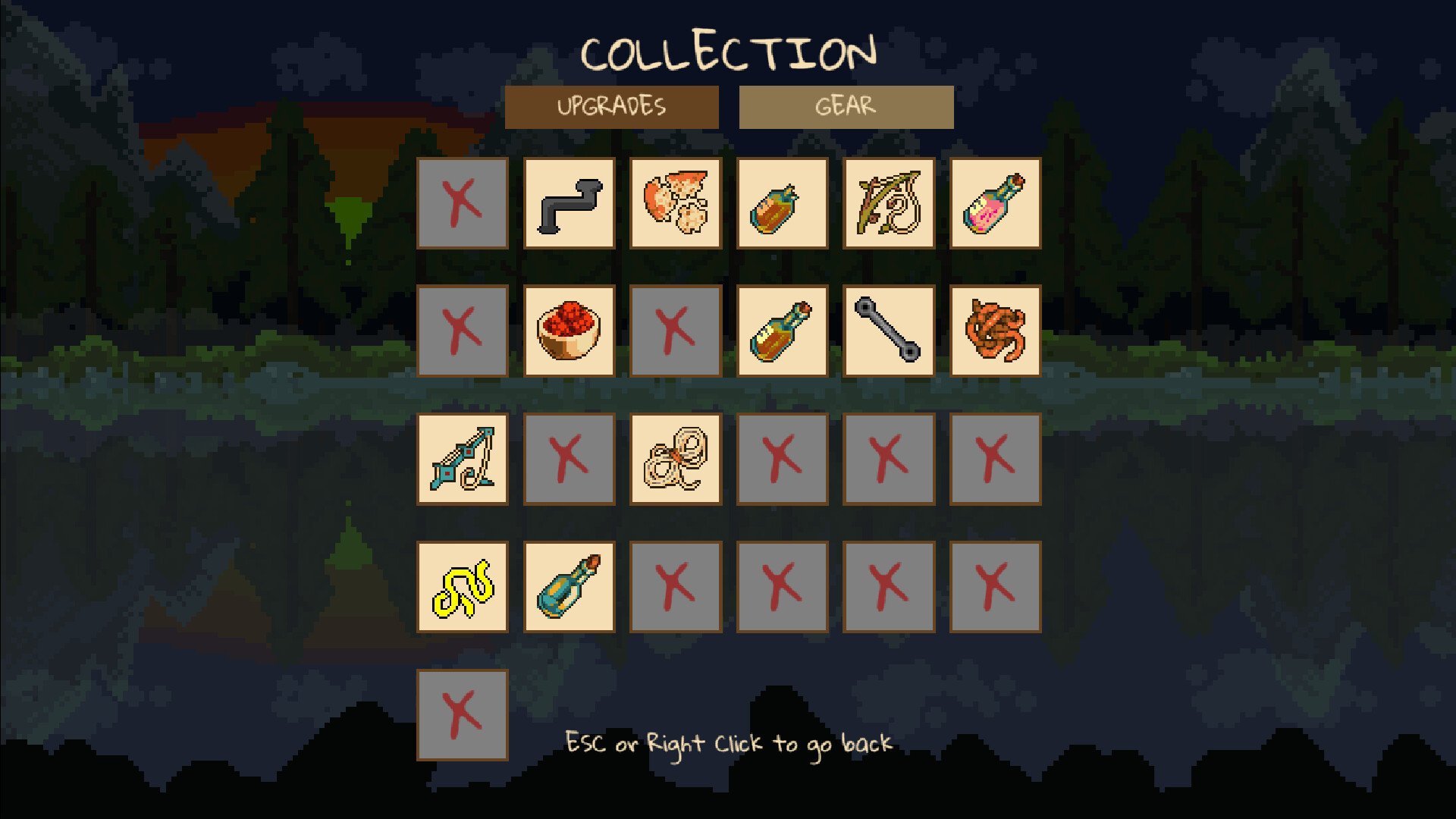The height and width of the screenshot is (819, 1456).
Task: Click the pile of worms icon
Action: (x=995, y=331)
